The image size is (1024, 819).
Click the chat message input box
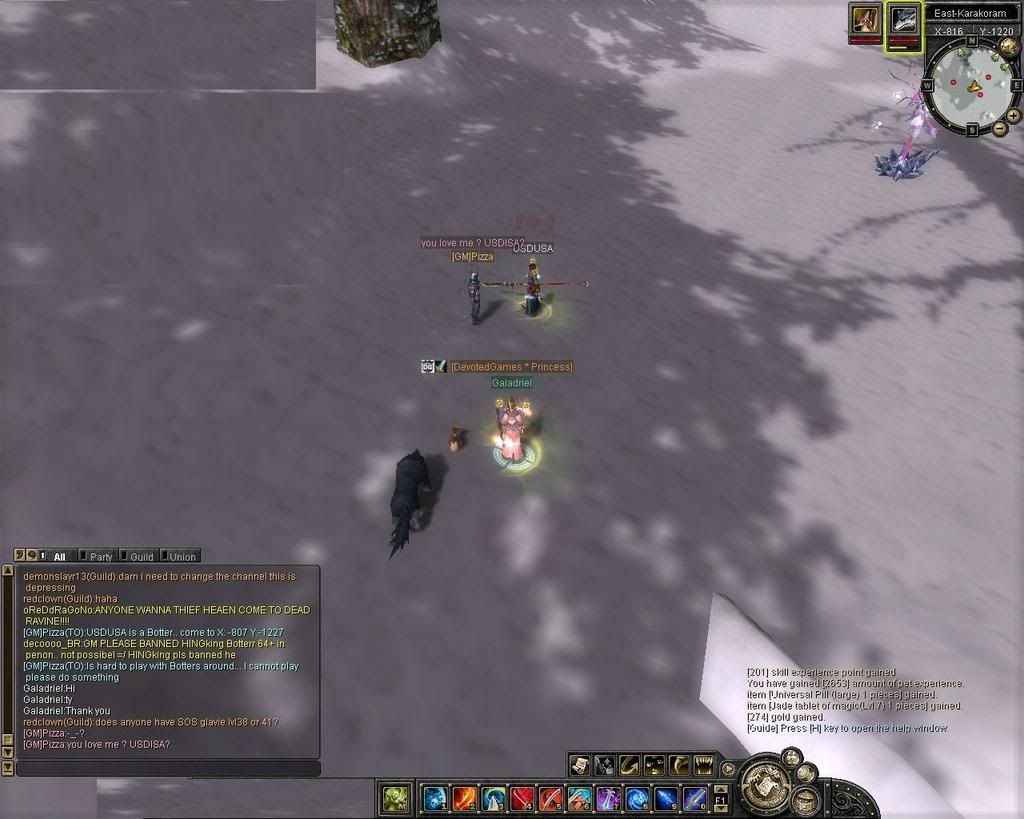(x=168, y=768)
